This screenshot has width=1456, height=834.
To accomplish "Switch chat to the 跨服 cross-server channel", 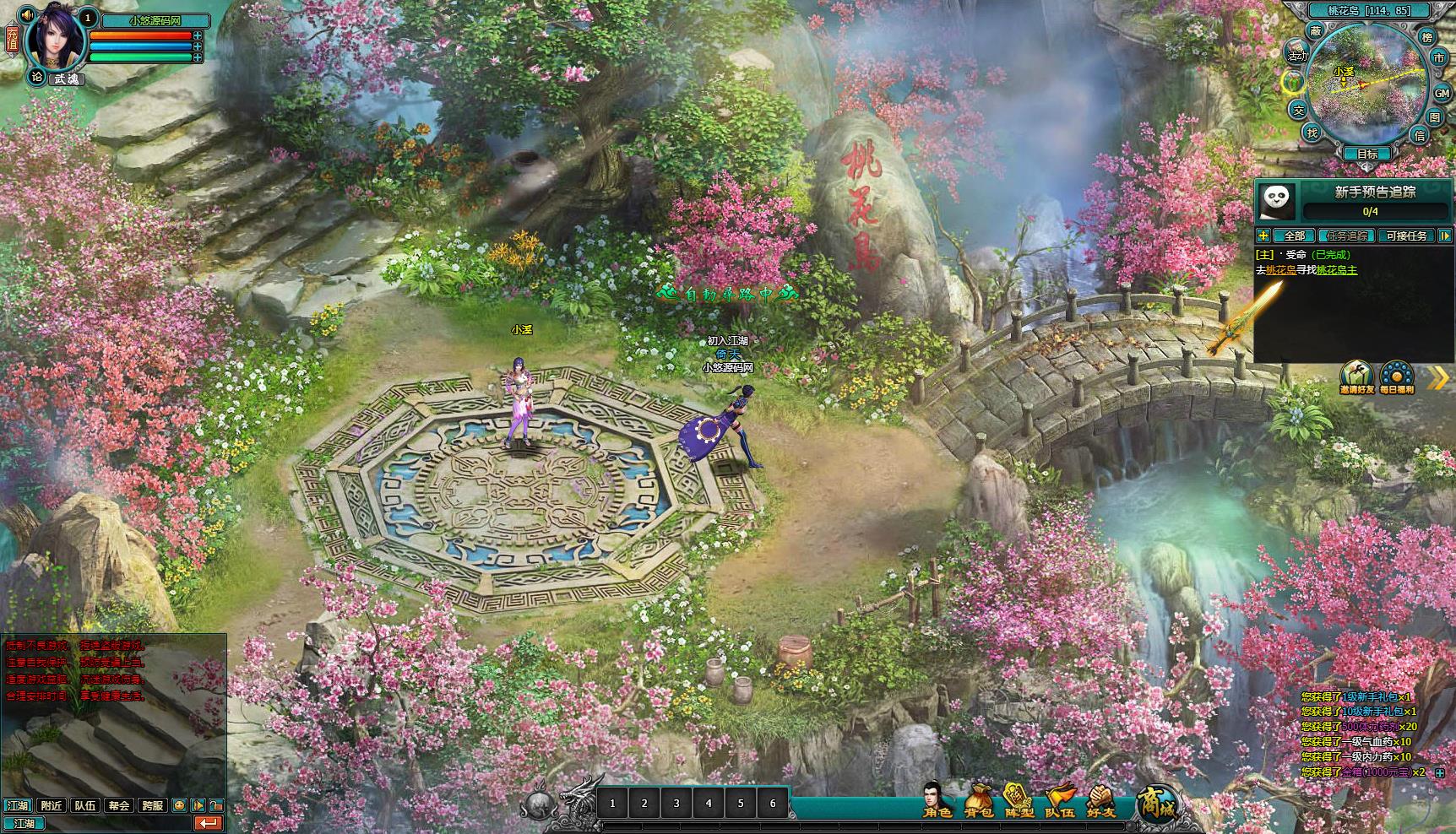I will pos(152,805).
